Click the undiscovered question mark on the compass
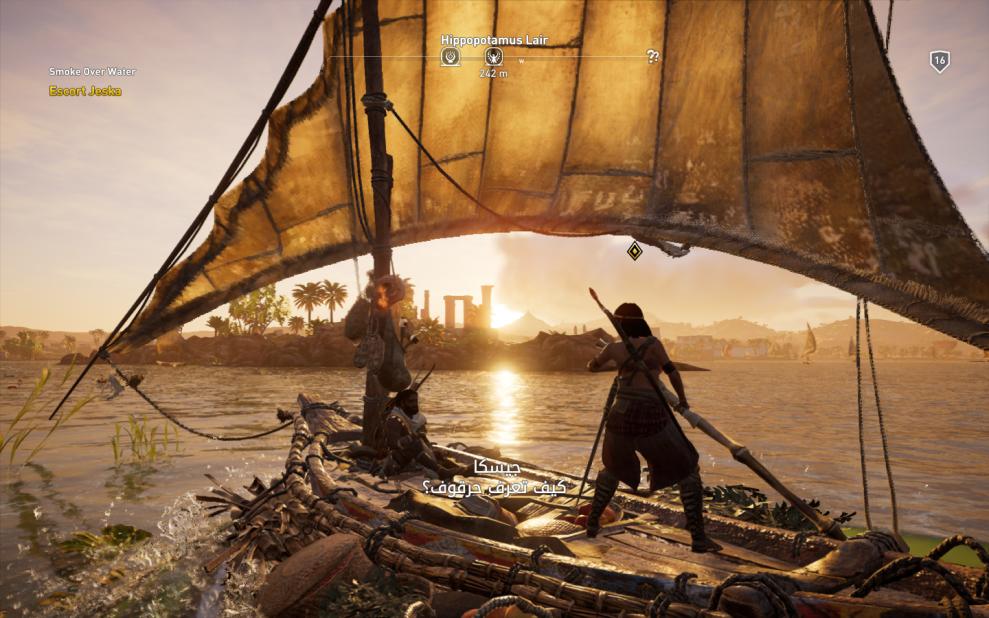This screenshot has width=989, height=618. (653, 57)
